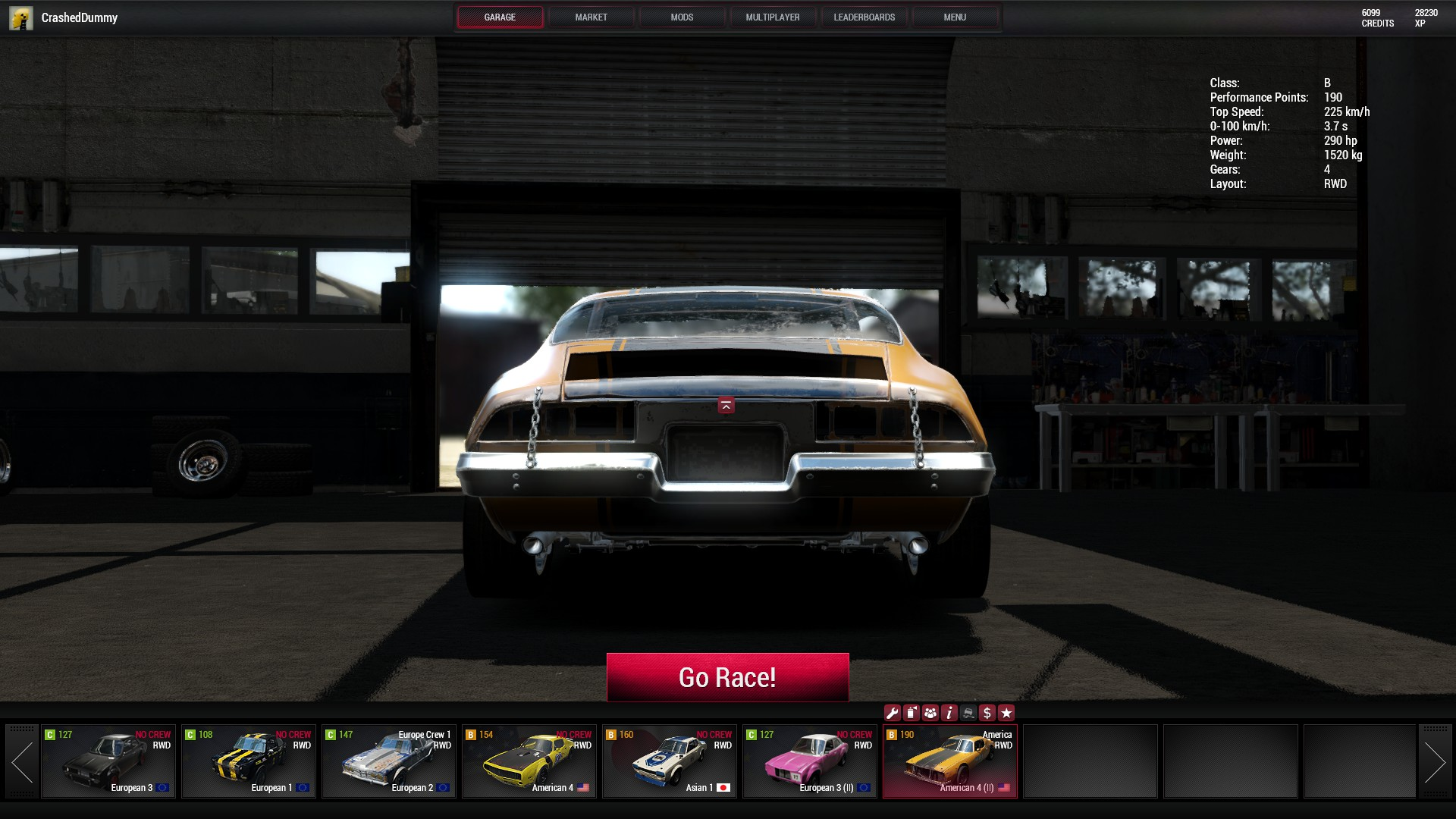
Task: Open the Market tab
Action: [591, 17]
